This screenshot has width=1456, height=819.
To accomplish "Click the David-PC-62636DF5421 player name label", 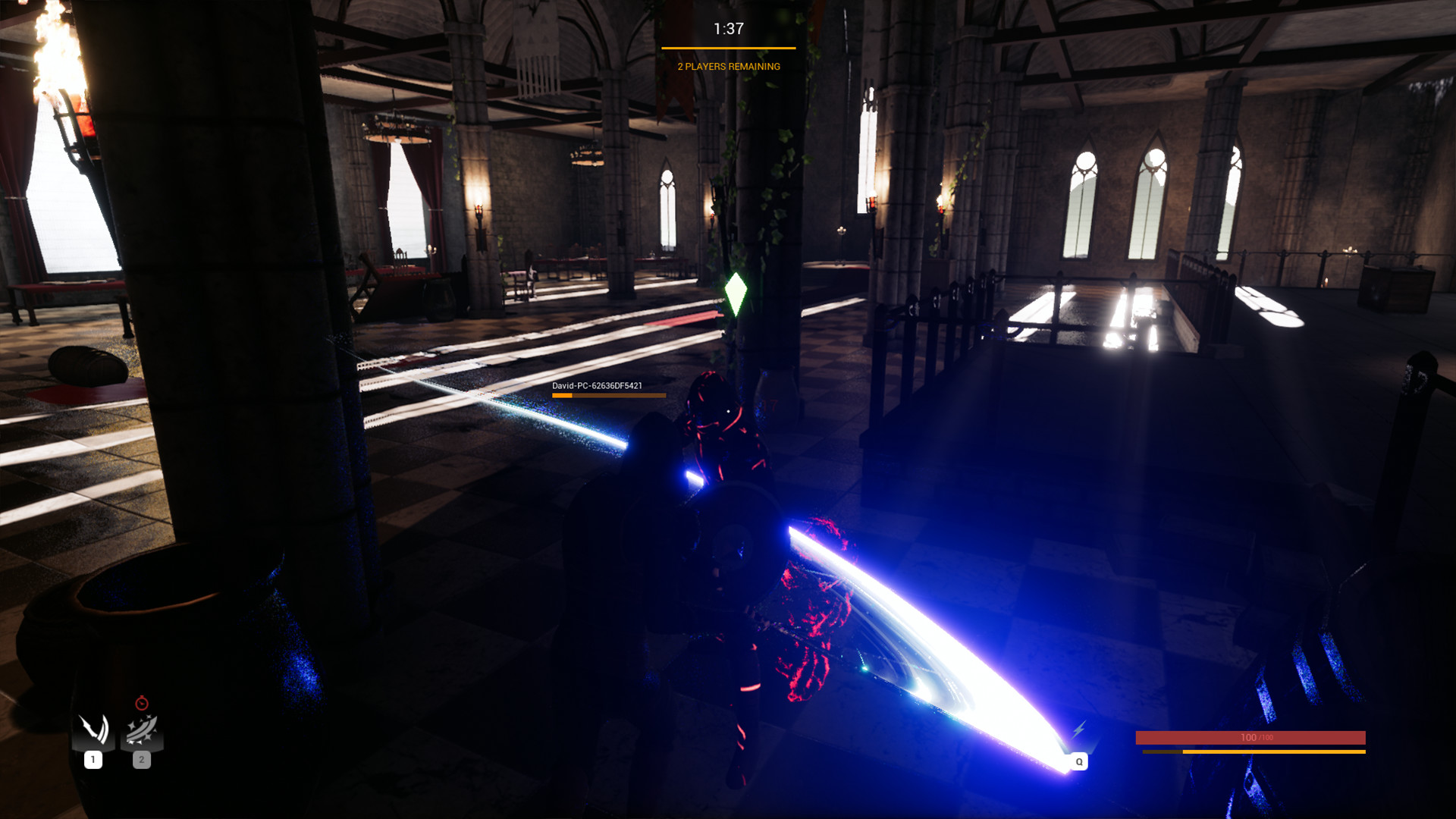I will (x=596, y=385).
